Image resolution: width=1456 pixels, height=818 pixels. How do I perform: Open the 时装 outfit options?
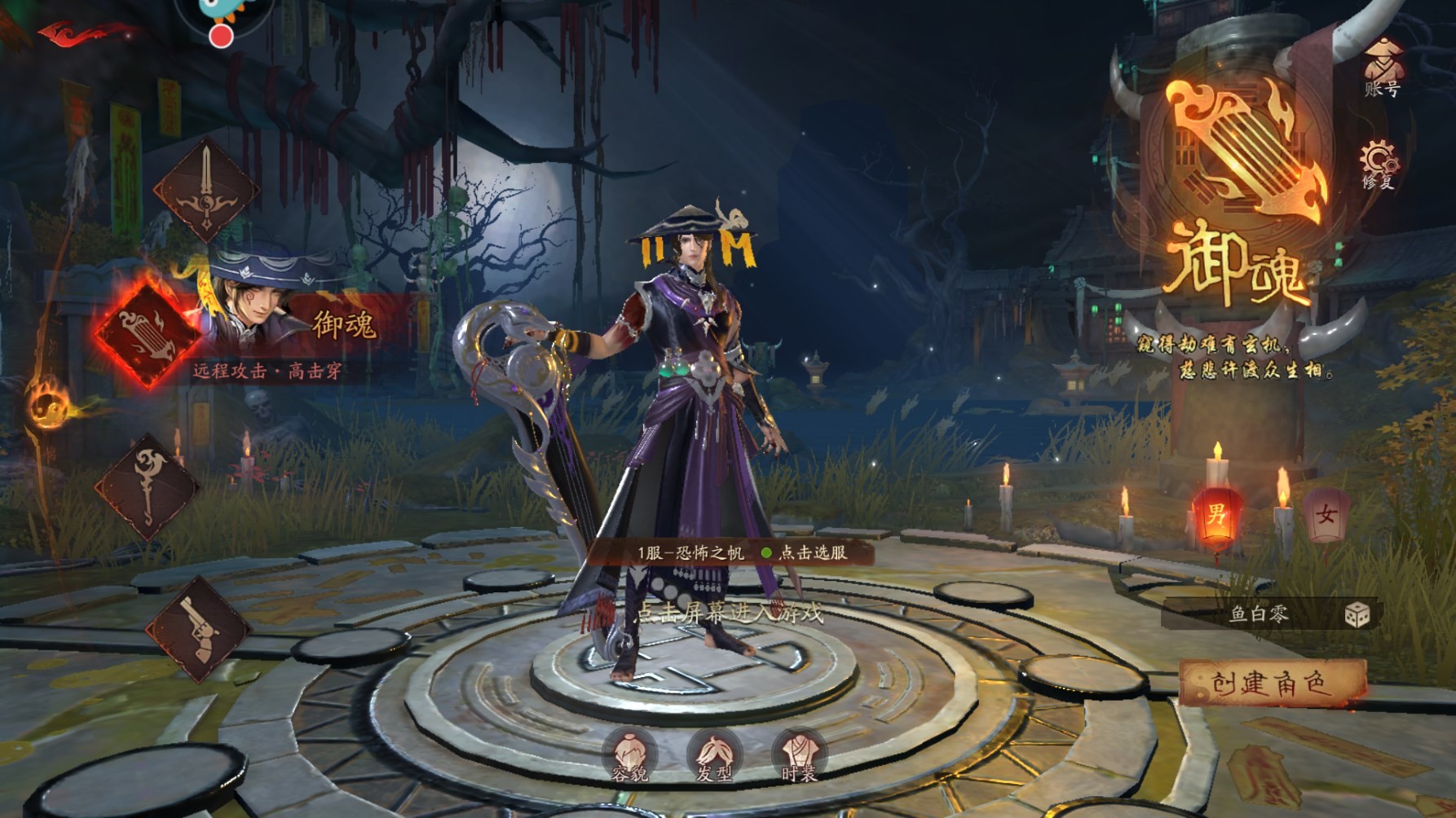click(x=798, y=757)
